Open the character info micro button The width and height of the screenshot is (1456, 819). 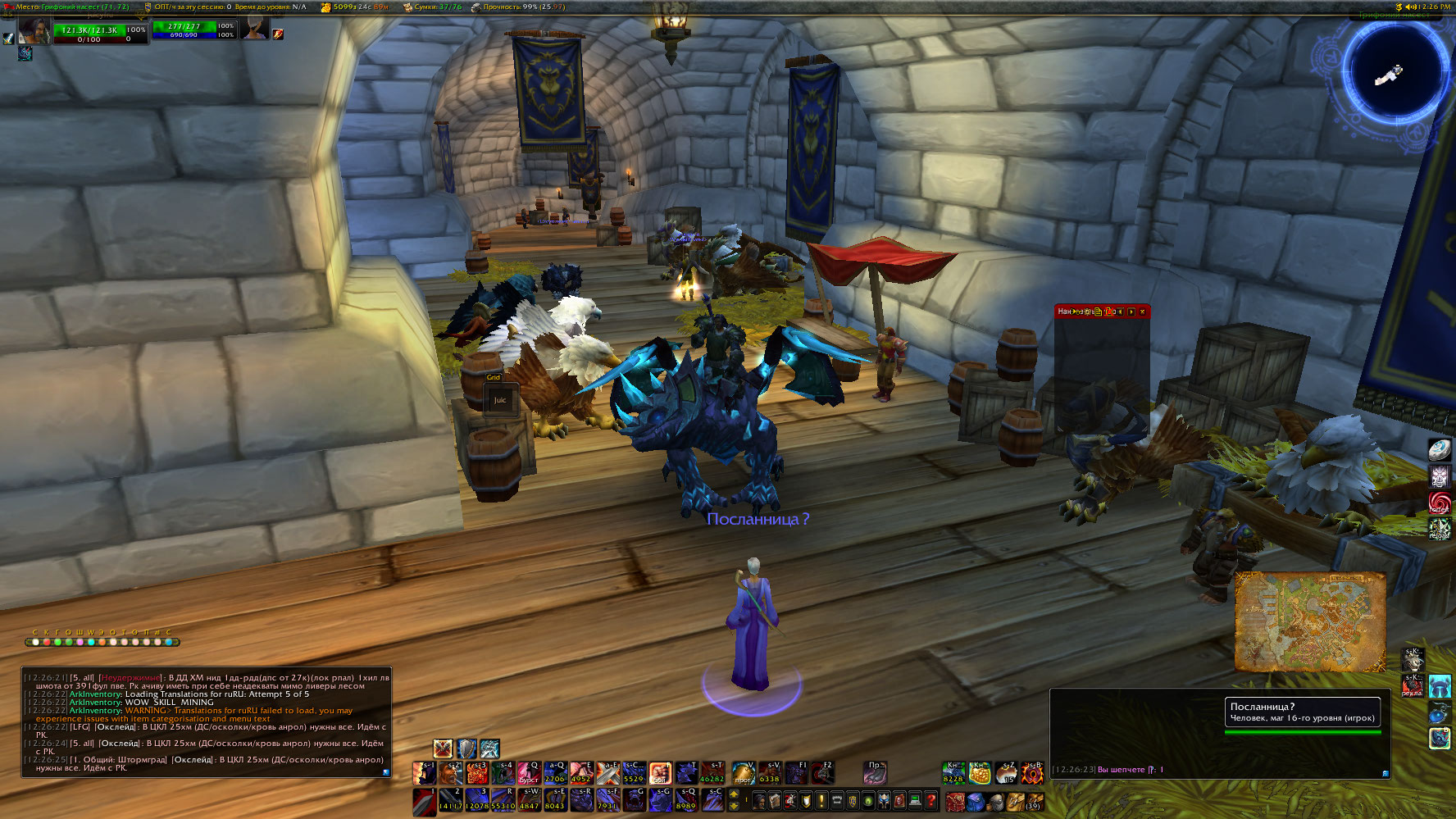(759, 800)
